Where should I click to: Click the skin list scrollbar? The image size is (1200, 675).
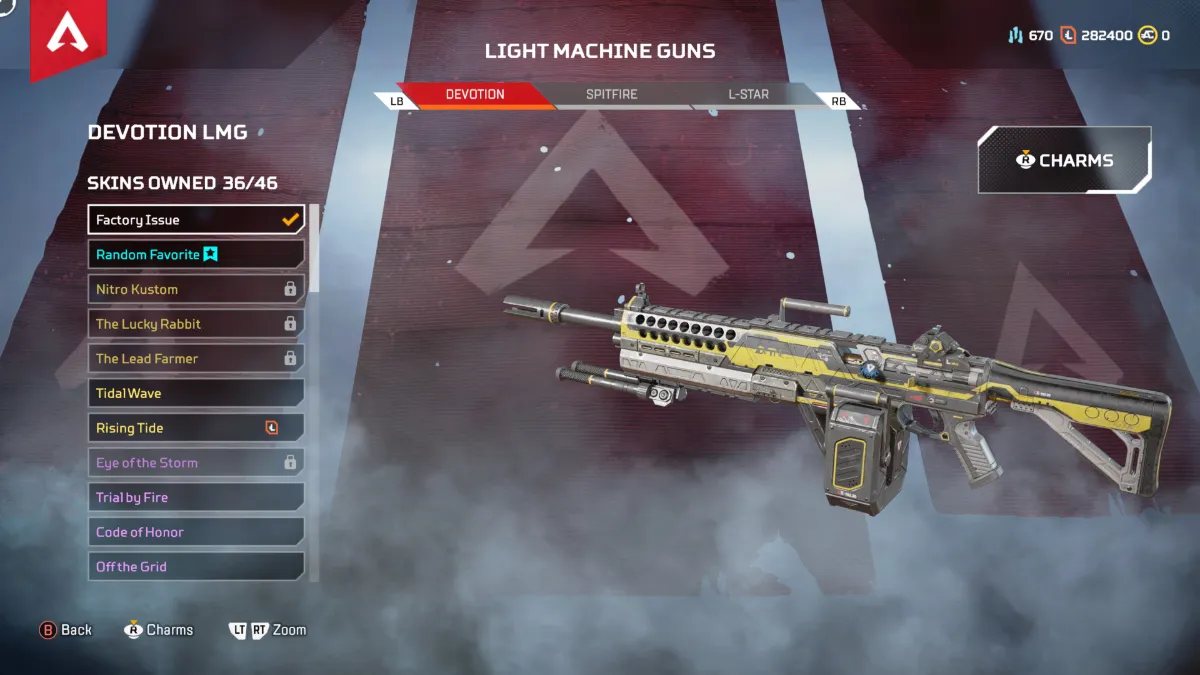314,250
